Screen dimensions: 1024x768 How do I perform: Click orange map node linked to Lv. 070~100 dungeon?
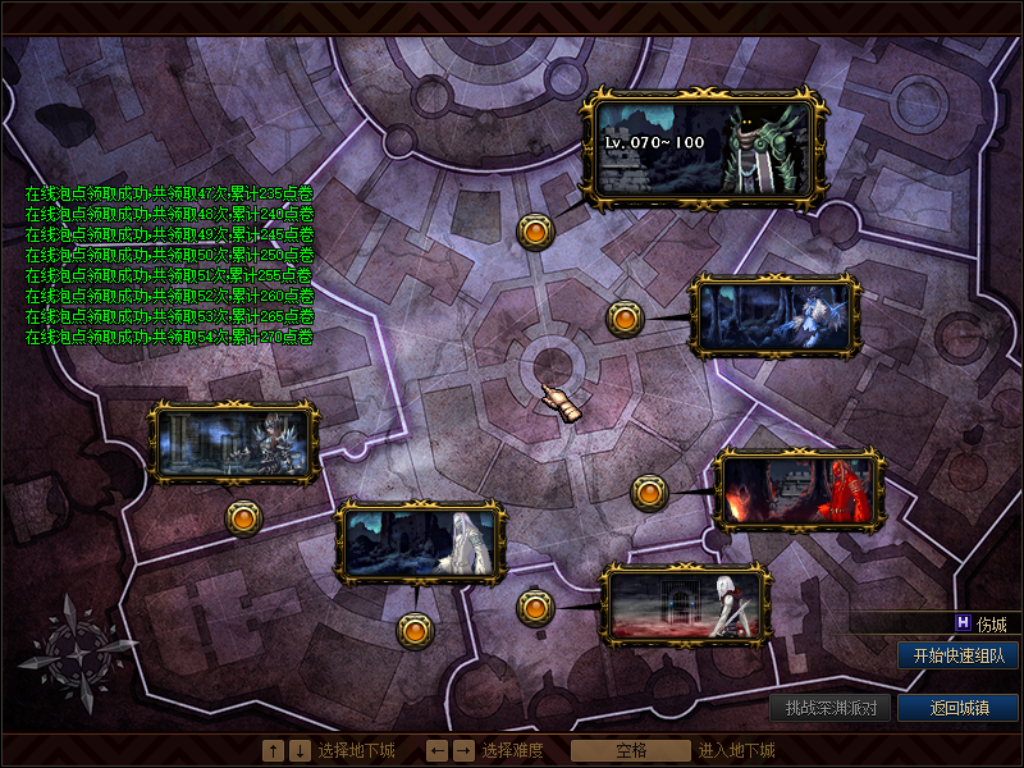click(535, 232)
